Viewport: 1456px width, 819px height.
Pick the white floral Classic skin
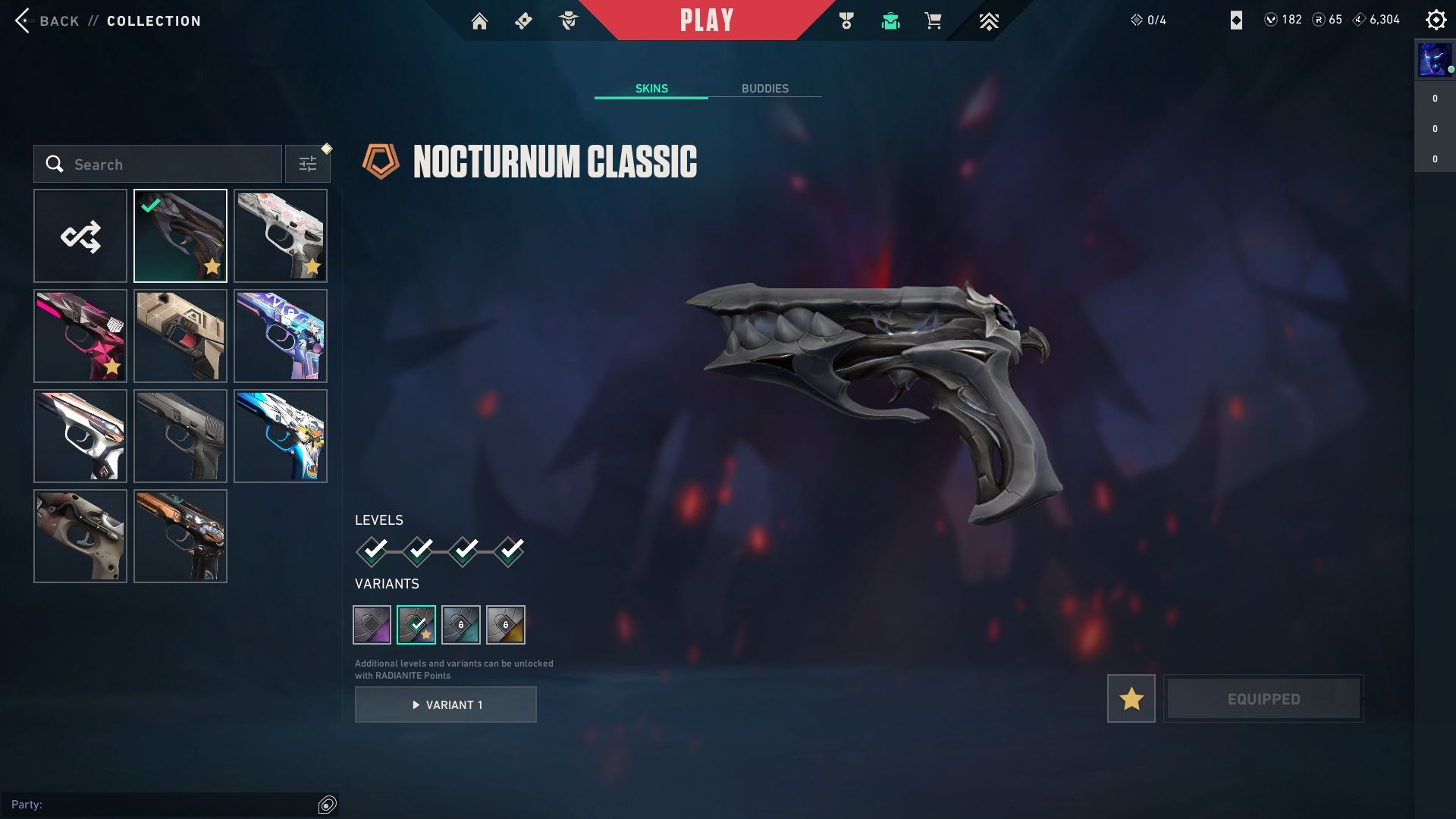tap(281, 236)
